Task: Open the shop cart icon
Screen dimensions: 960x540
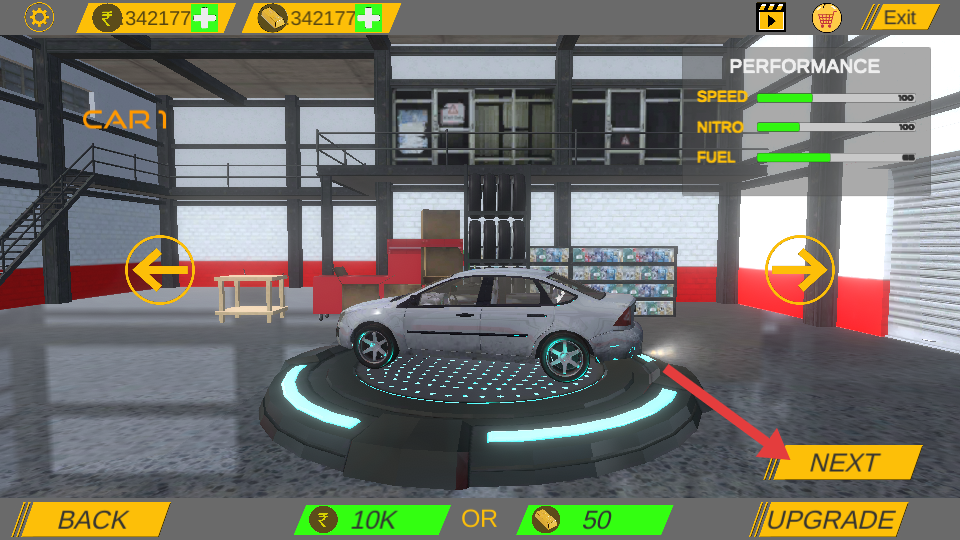Action: click(826, 17)
